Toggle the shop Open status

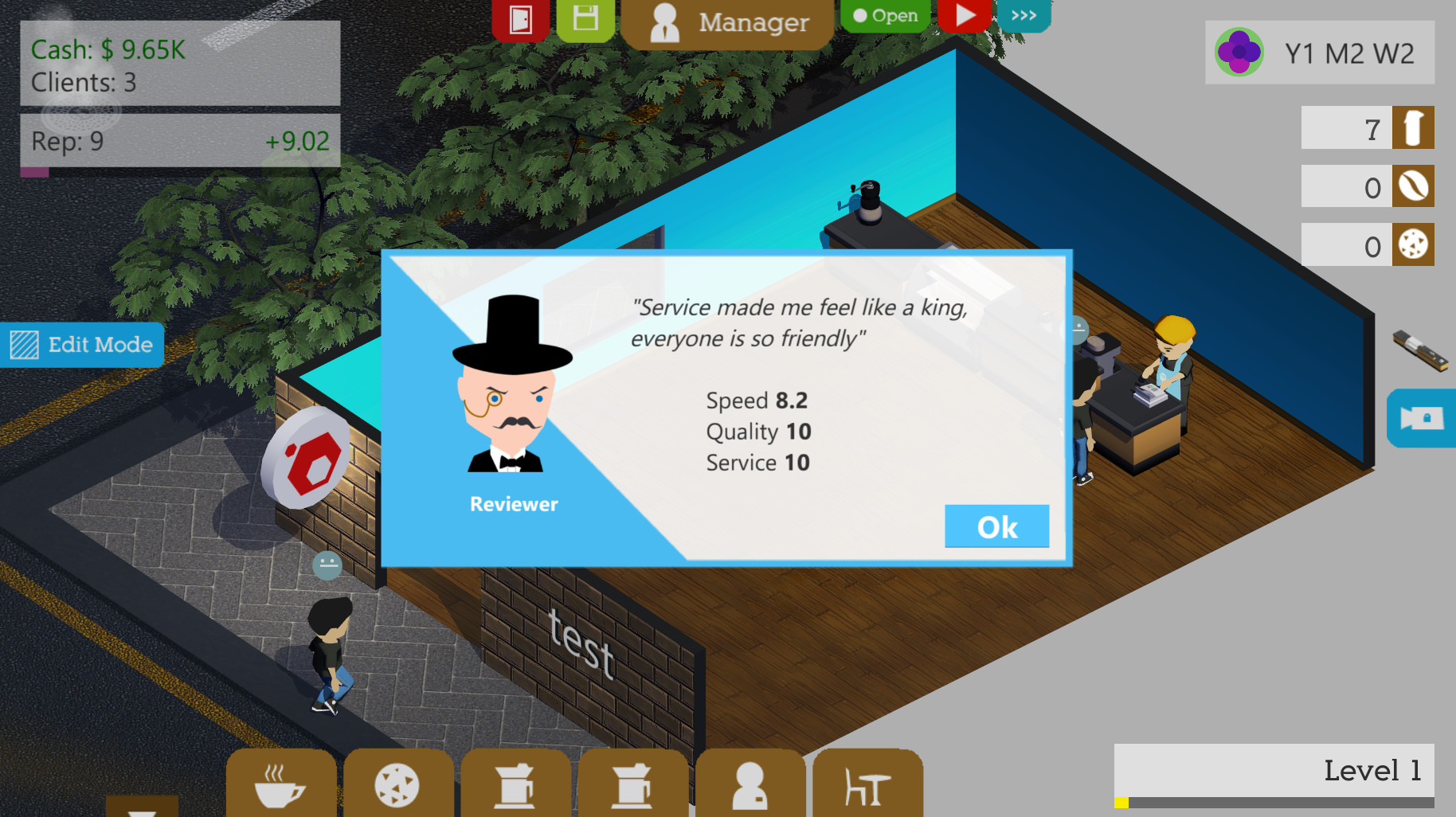coord(886,15)
